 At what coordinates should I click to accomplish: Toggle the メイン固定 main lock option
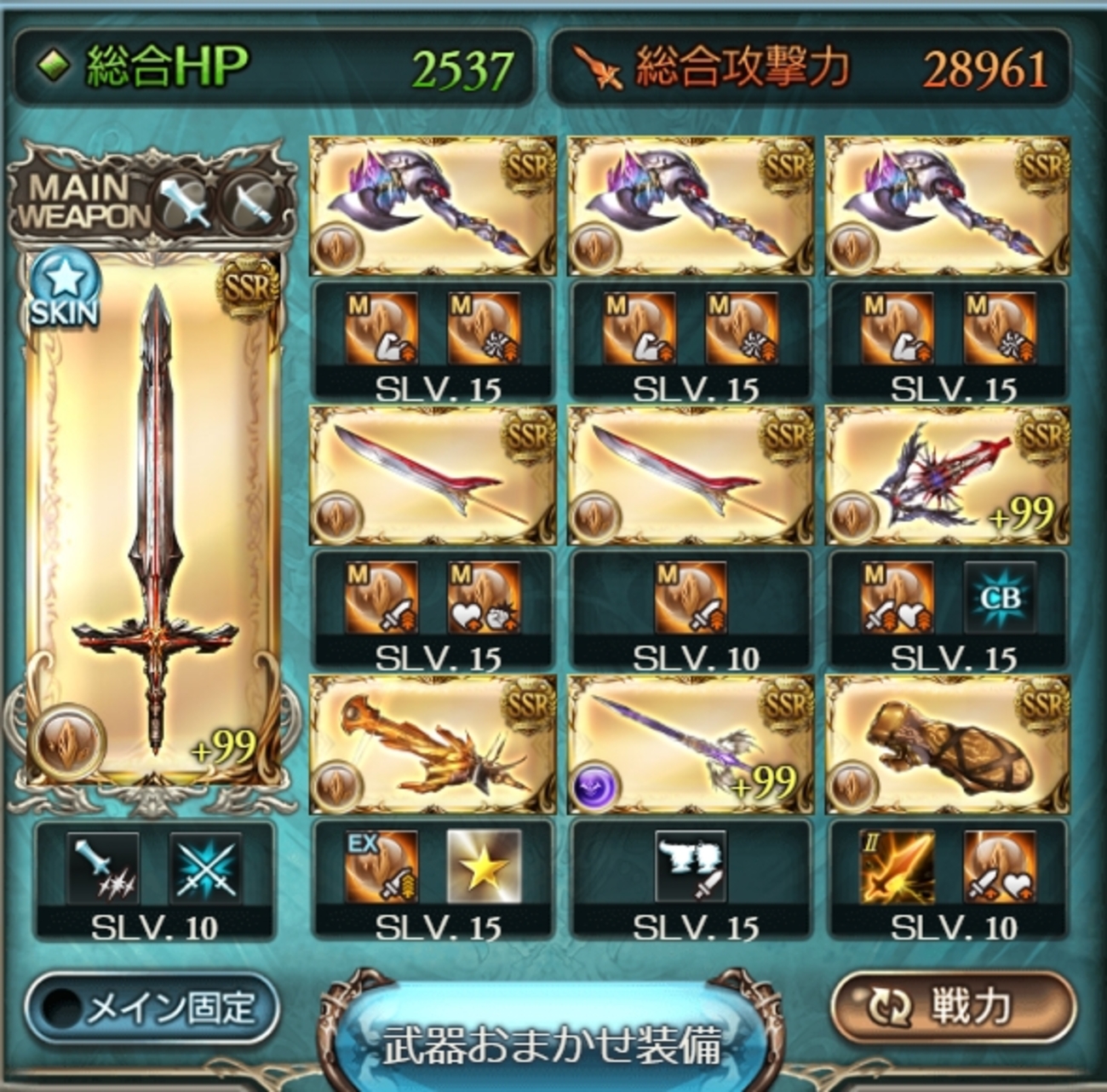[x=153, y=1009]
